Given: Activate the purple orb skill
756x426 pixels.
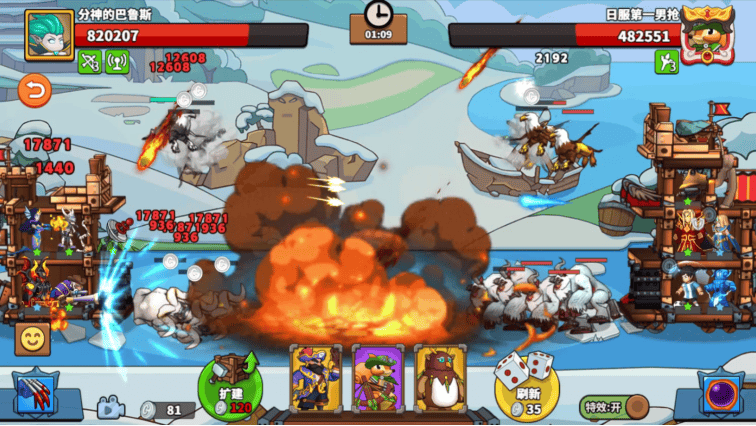Looking at the screenshot, I should [x=718, y=394].
